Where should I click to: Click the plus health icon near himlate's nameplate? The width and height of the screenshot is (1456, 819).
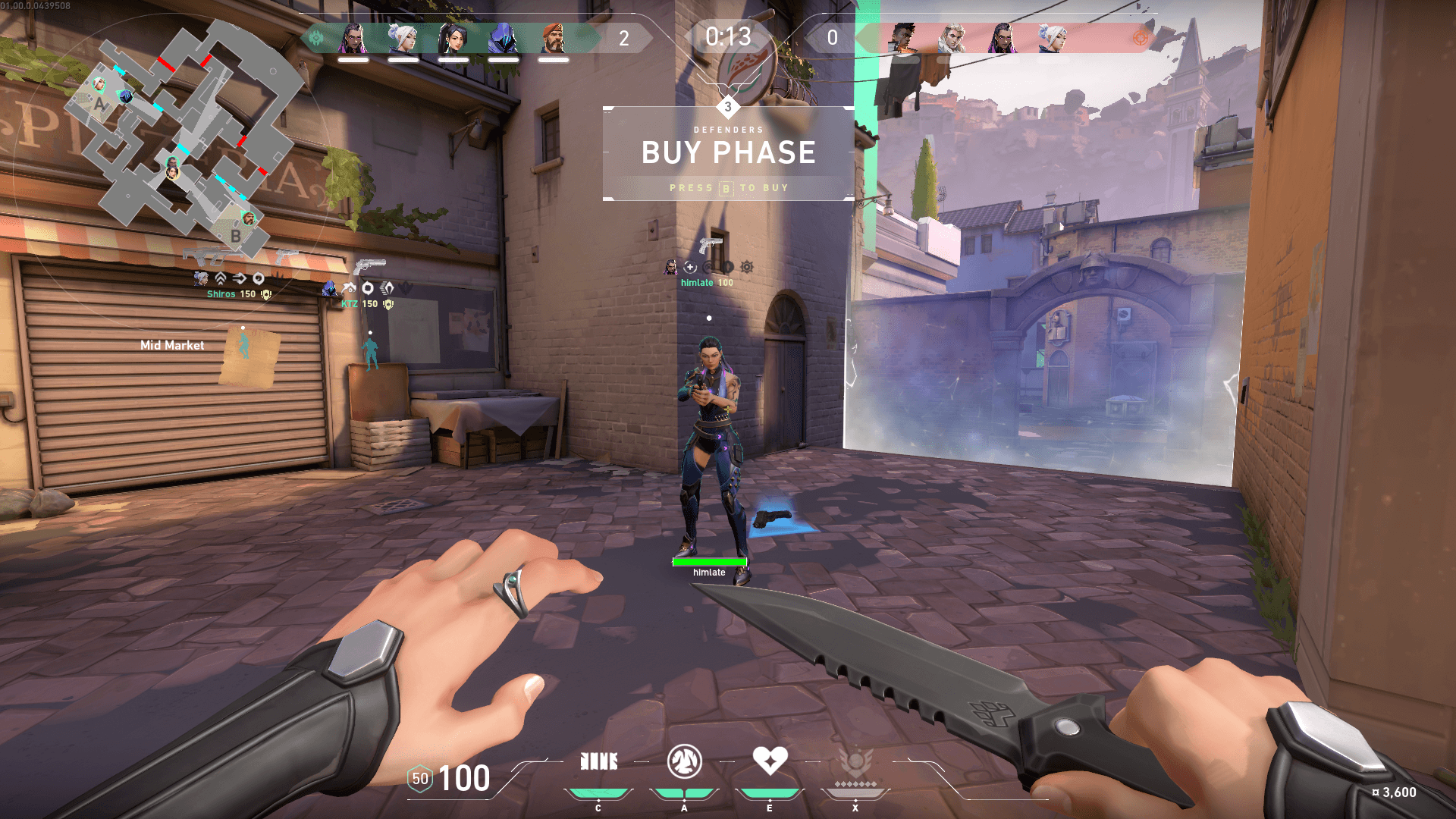tap(690, 268)
